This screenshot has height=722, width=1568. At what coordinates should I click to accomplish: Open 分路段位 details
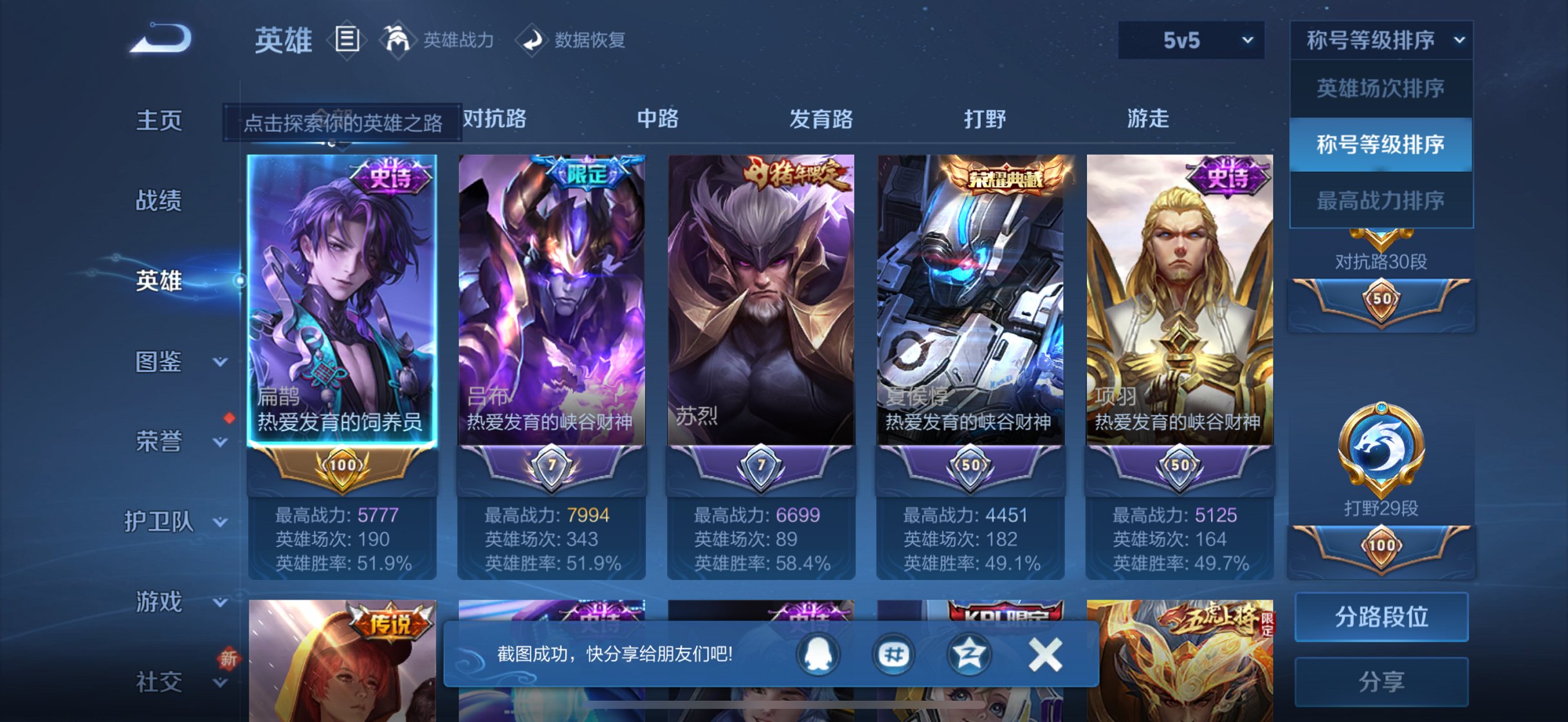1380,616
